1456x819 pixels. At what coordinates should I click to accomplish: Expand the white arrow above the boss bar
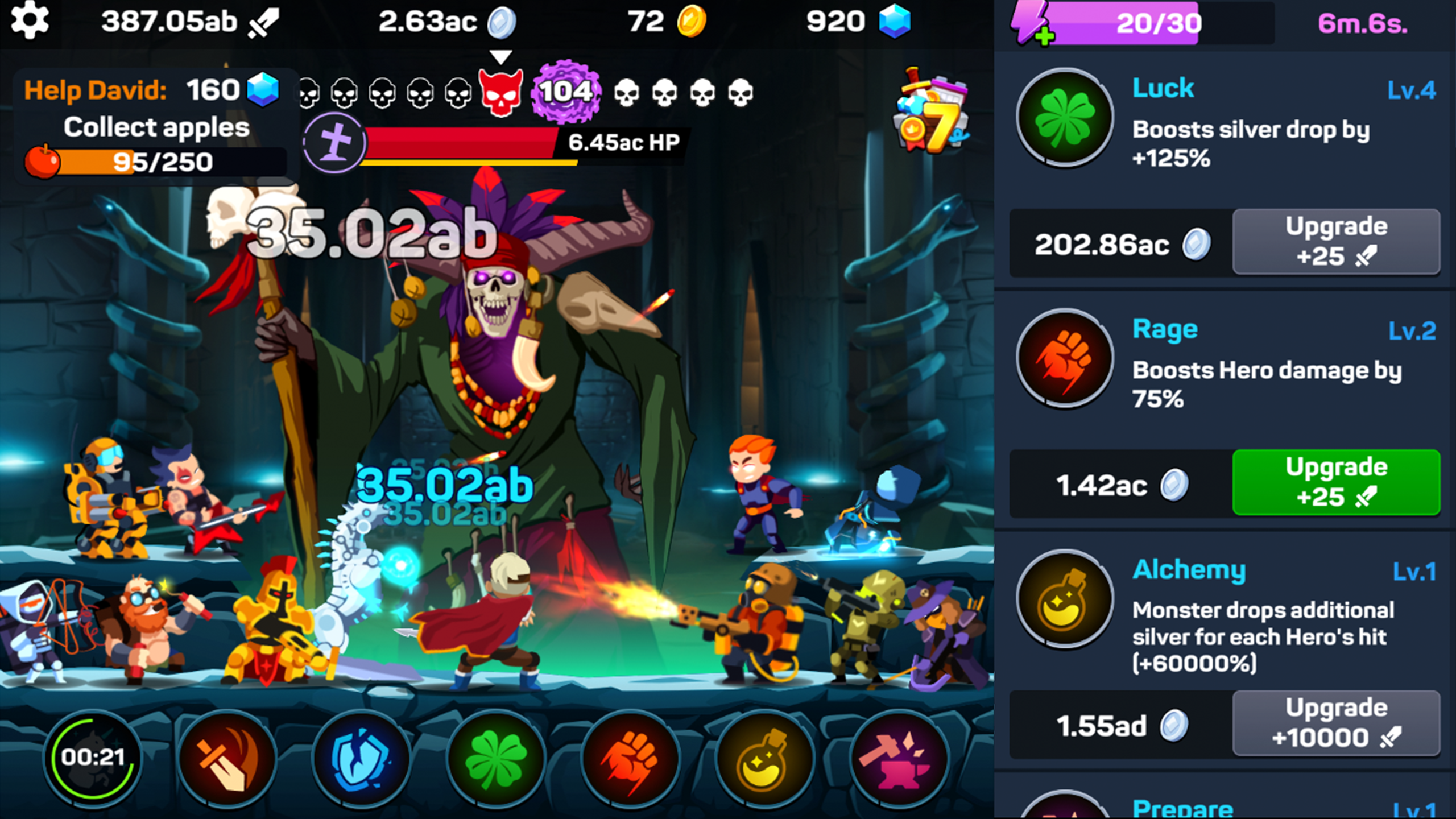[x=500, y=57]
